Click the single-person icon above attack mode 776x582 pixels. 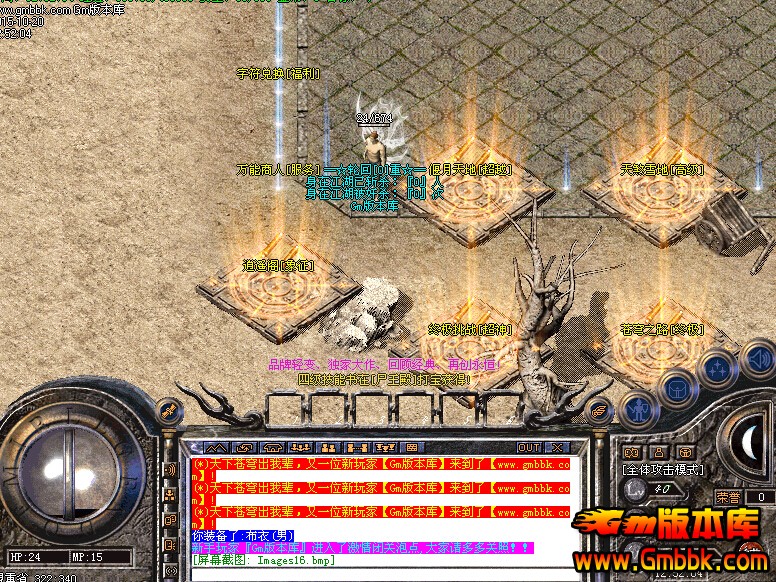click(659, 452)
